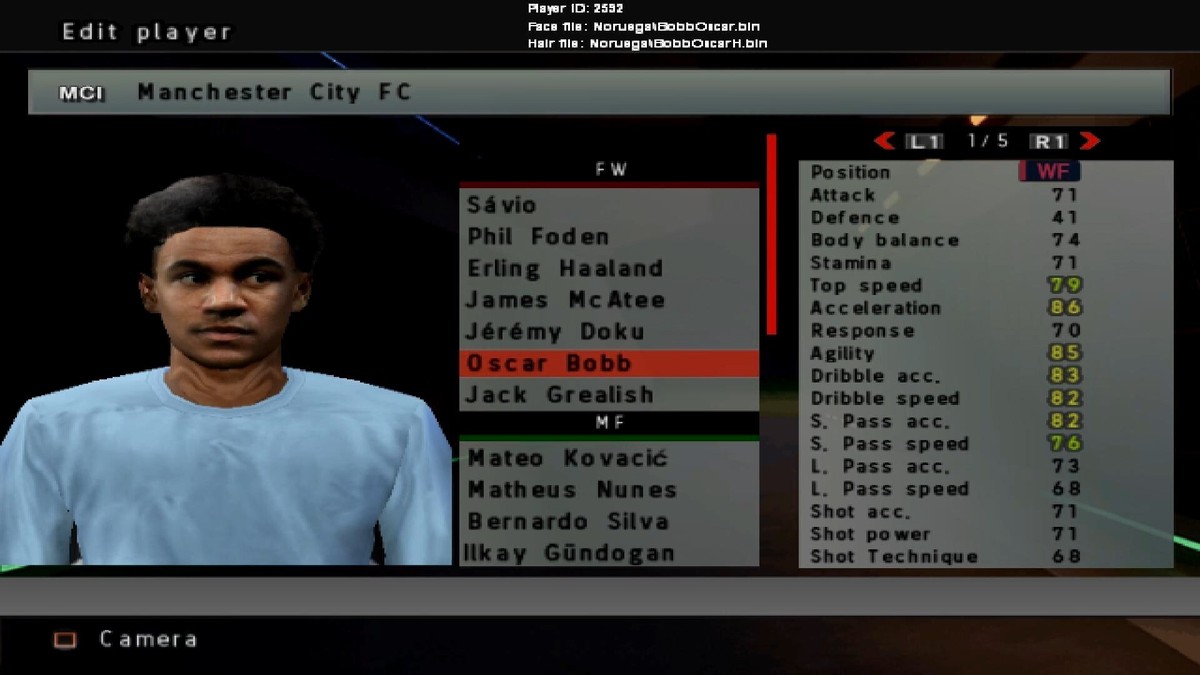Screen dimensions: 1200x675
Task: Select Bernardo Silva from the roster
Action: point(568,522)
